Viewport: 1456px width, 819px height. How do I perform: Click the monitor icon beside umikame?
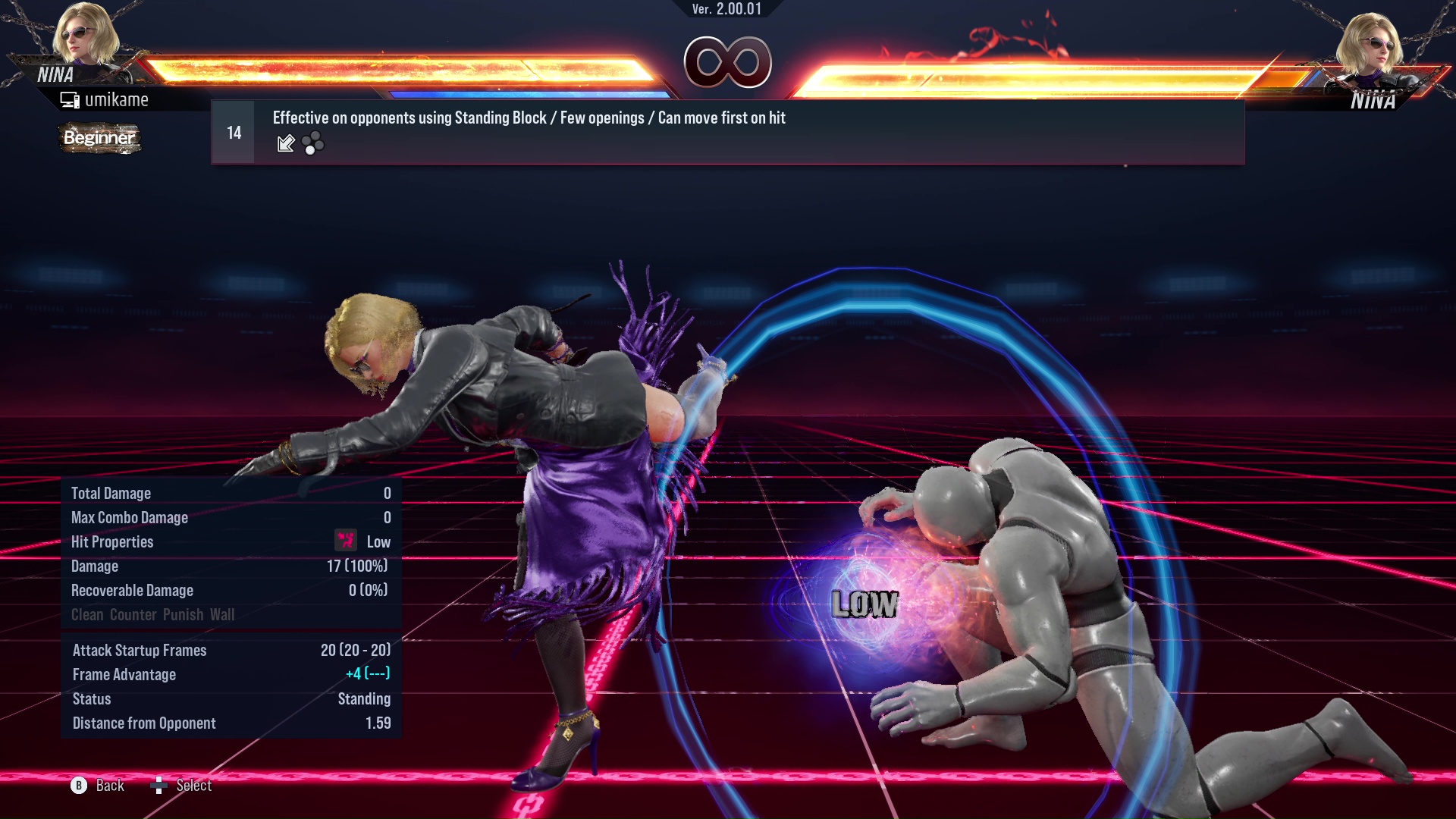[71, 99]
